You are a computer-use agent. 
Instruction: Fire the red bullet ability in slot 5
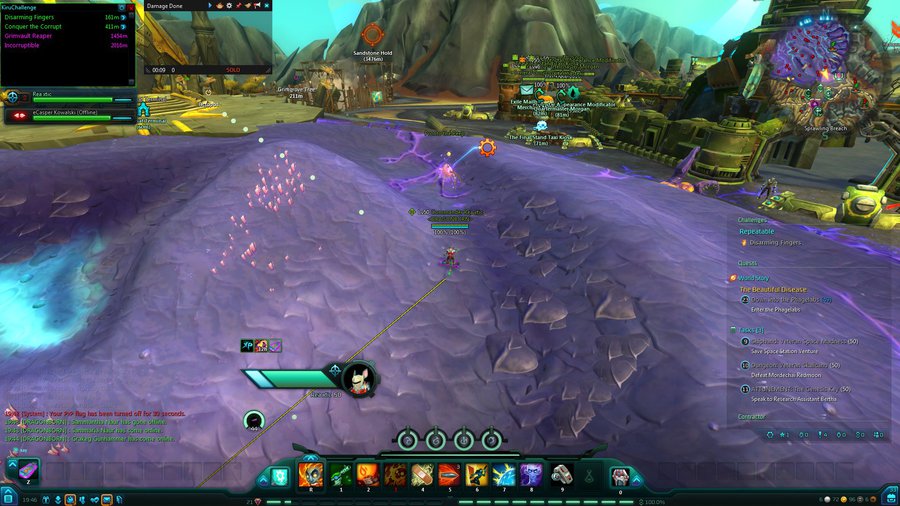click(449, 474)
